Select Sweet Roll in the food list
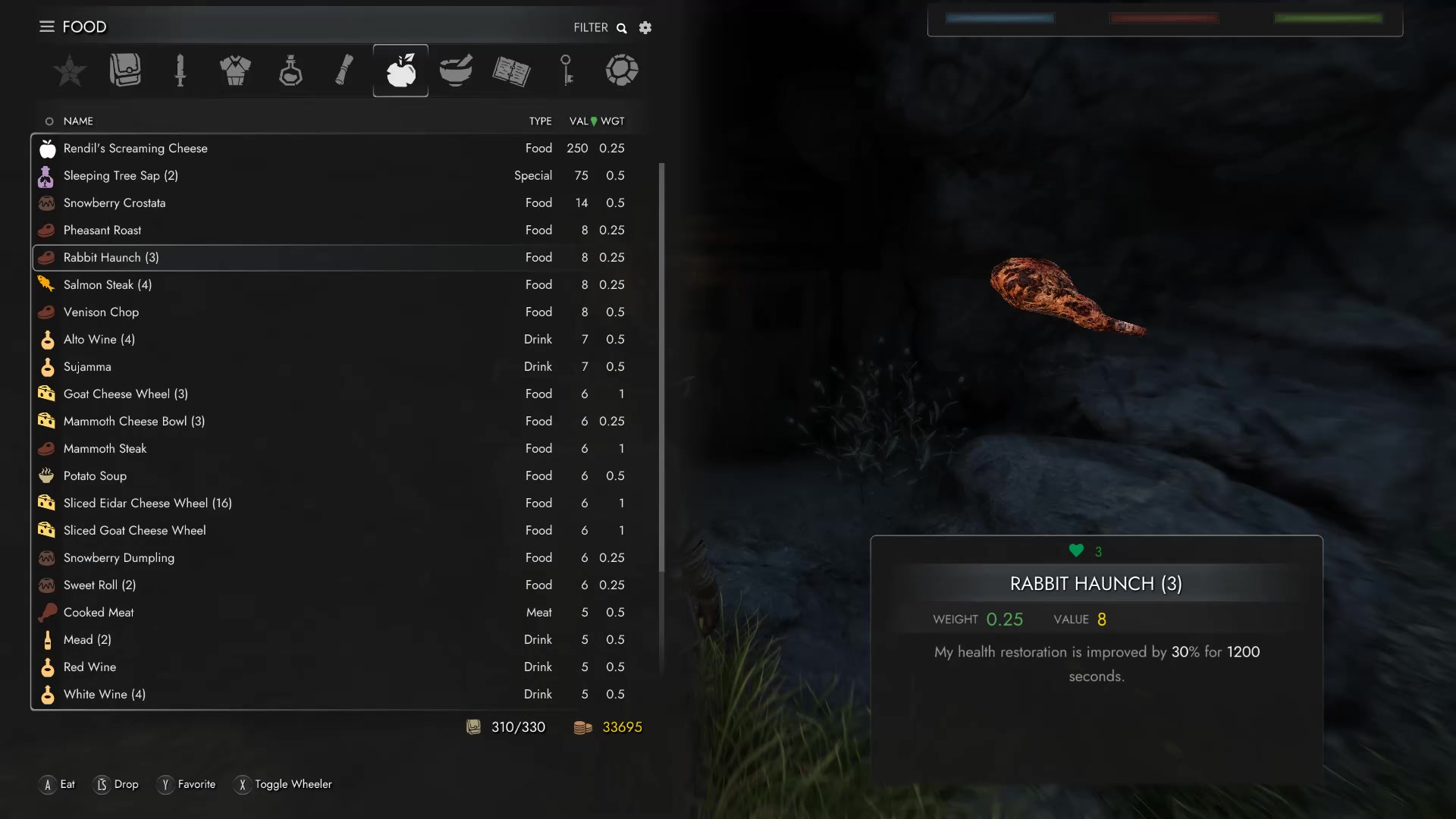The image size is (1456, 819). 99,585
